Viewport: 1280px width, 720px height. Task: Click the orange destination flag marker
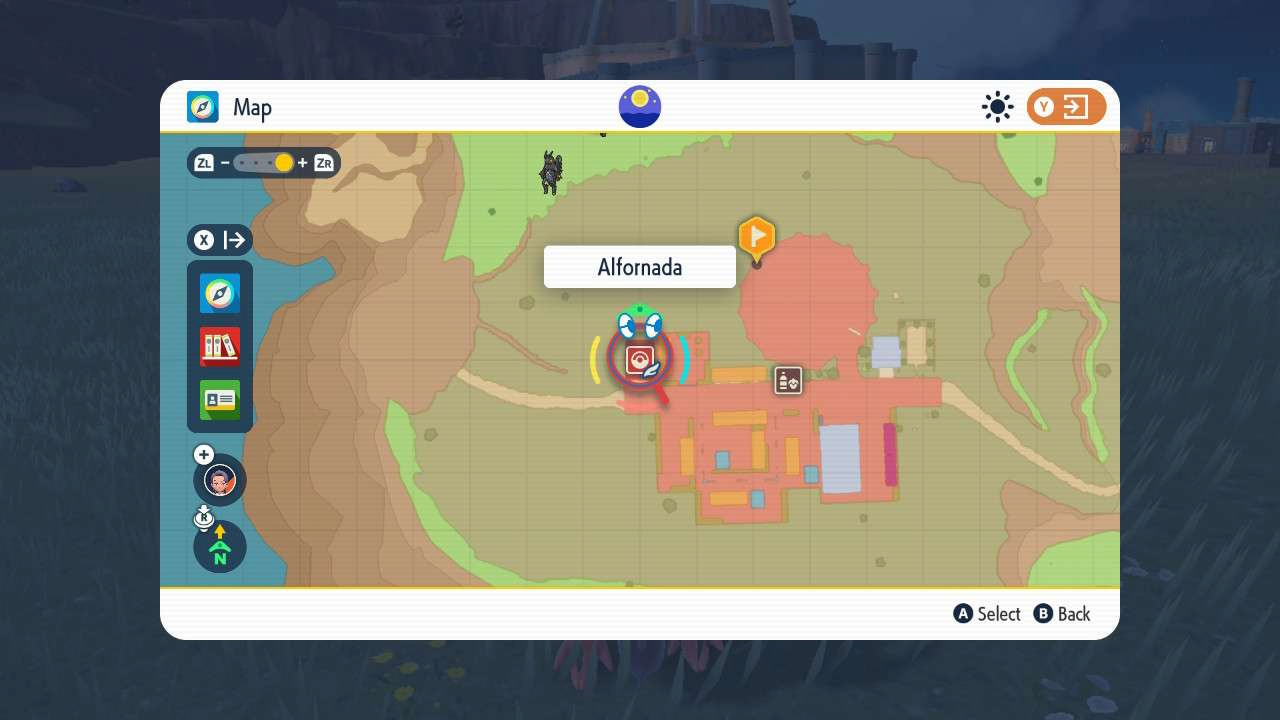coord(756,237)
